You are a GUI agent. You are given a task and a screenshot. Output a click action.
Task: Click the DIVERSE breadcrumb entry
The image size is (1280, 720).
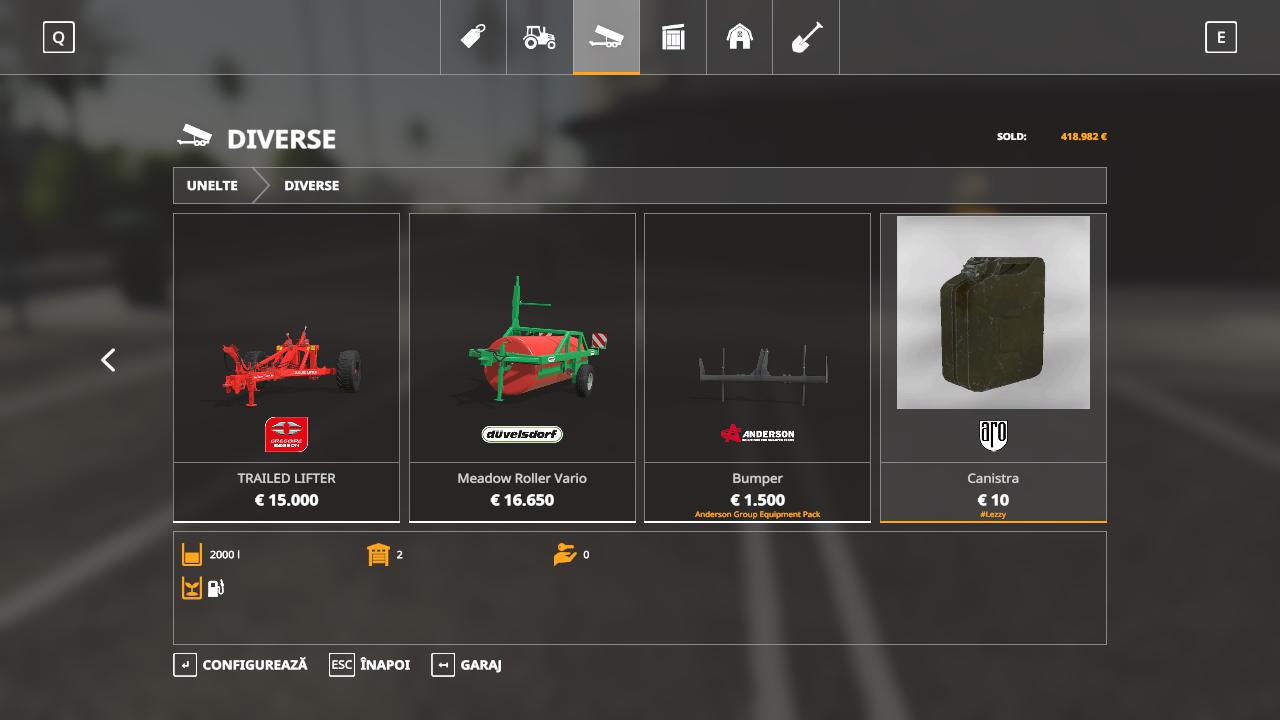(x=311, y=186)
